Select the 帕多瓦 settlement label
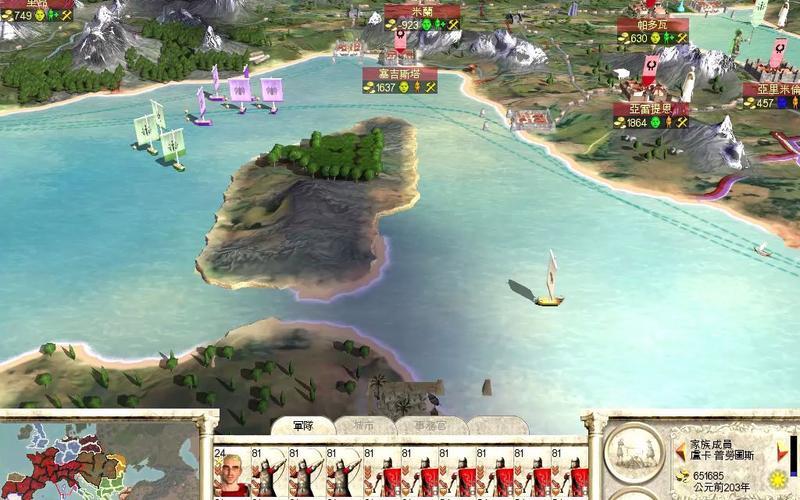Viewport: 800px width, 500px height. 653,25
